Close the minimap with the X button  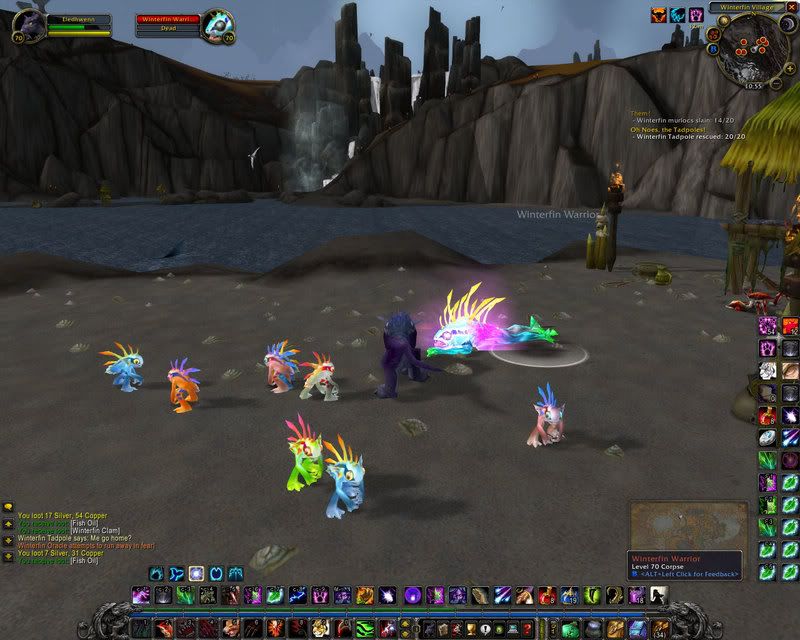pyautogui.click(x=791, y=7)
